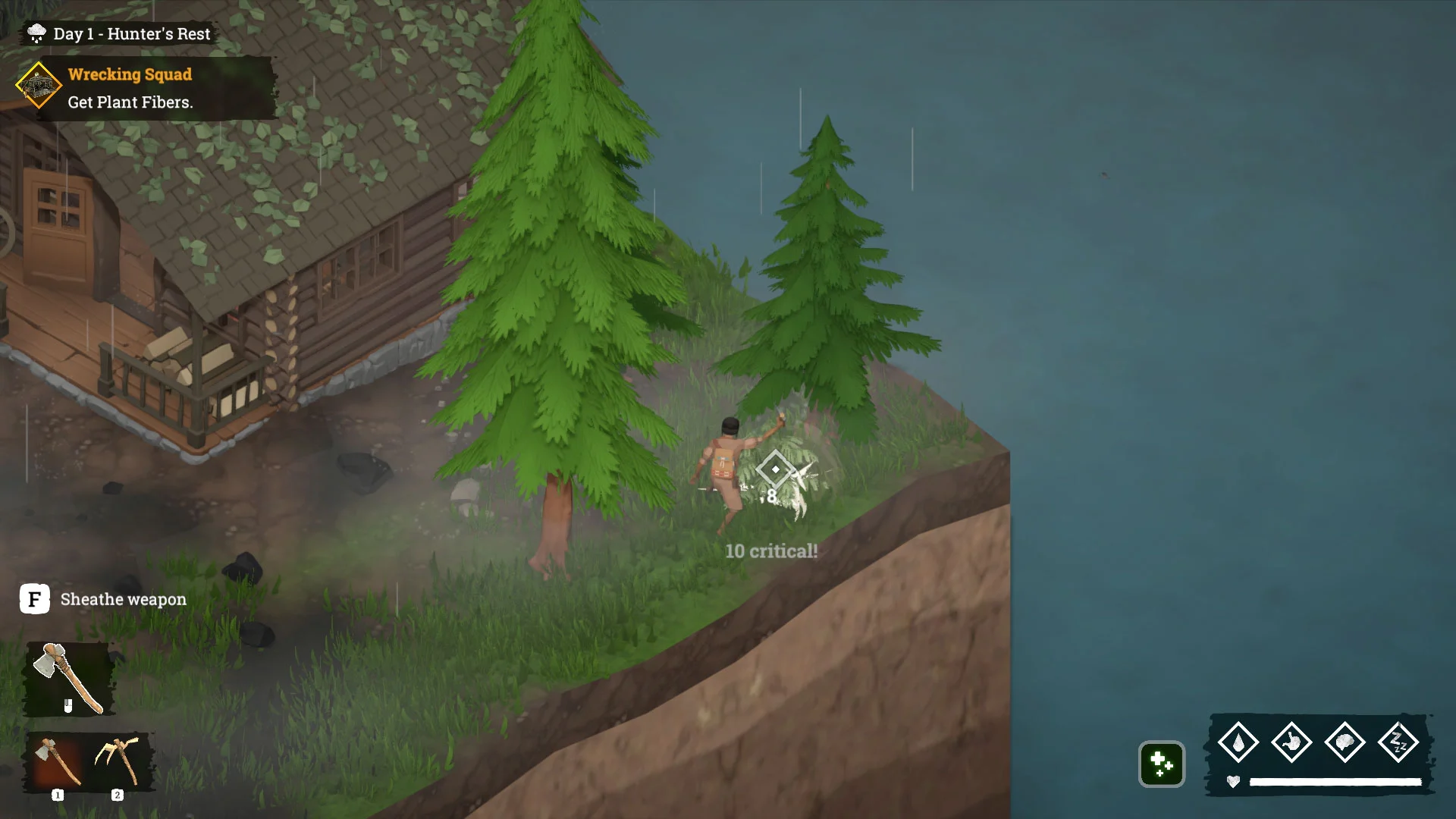Check the stomach hunger icon

coord(1291,742)
